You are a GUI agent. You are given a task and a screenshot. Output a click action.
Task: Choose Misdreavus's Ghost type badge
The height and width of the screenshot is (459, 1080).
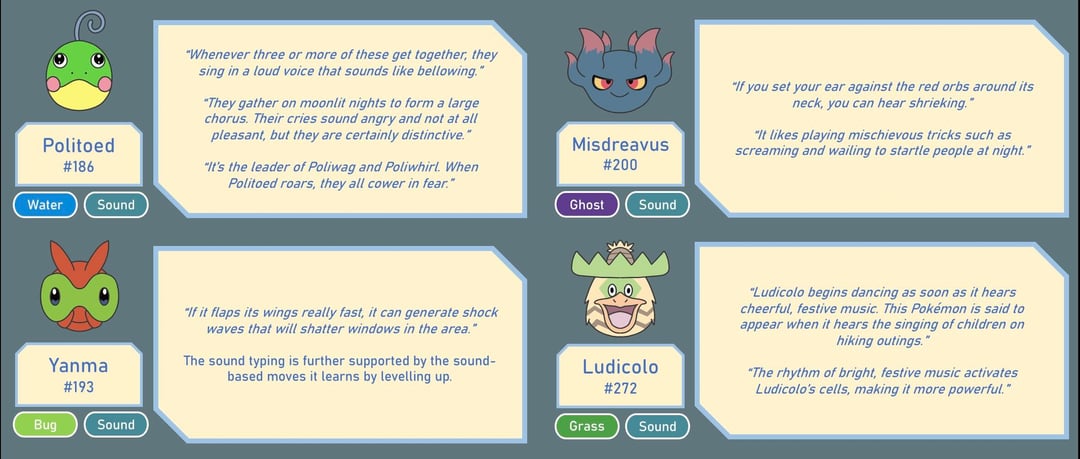click(587, 205)
